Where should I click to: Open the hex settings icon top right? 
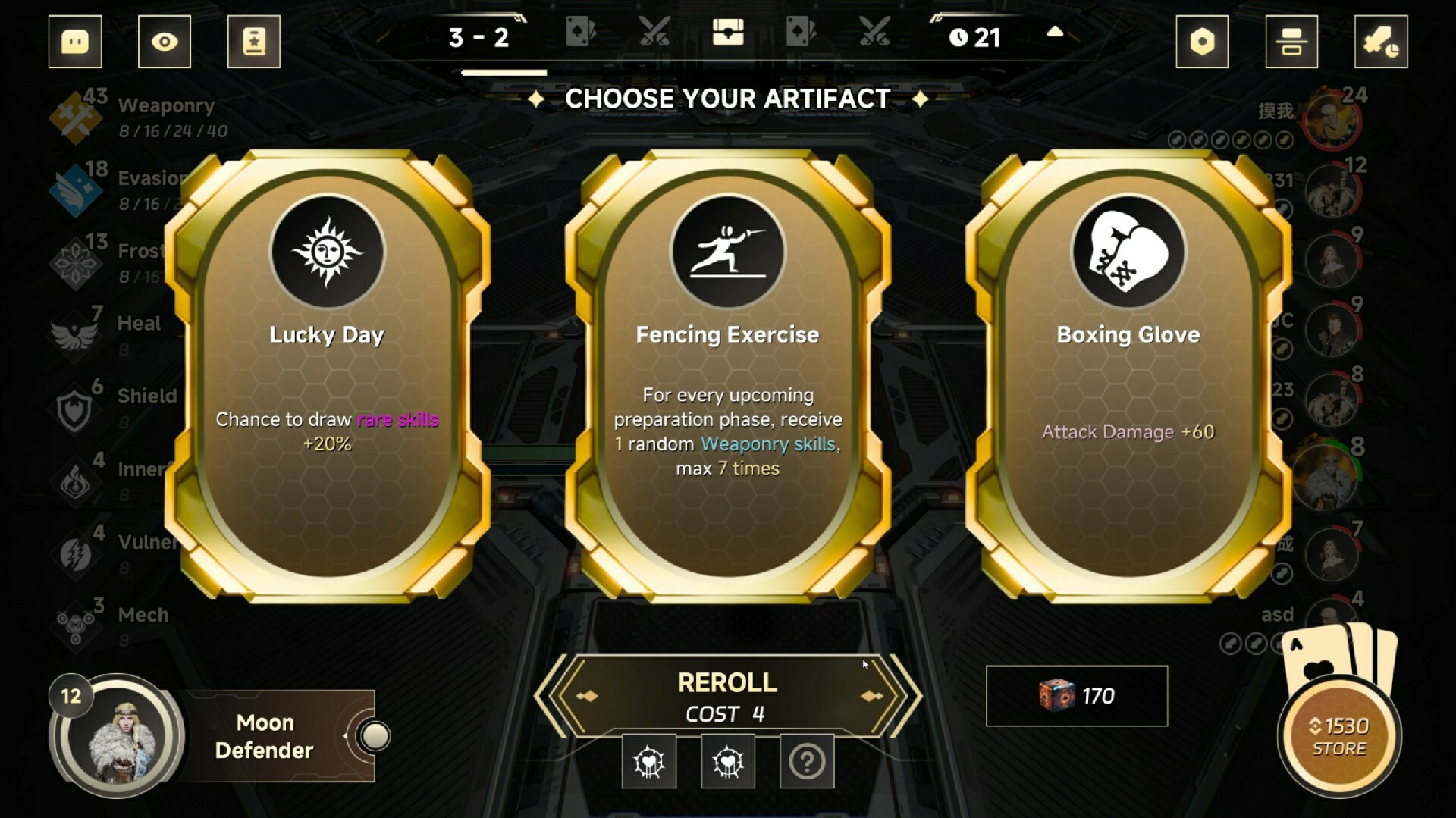pos(1202,42)
